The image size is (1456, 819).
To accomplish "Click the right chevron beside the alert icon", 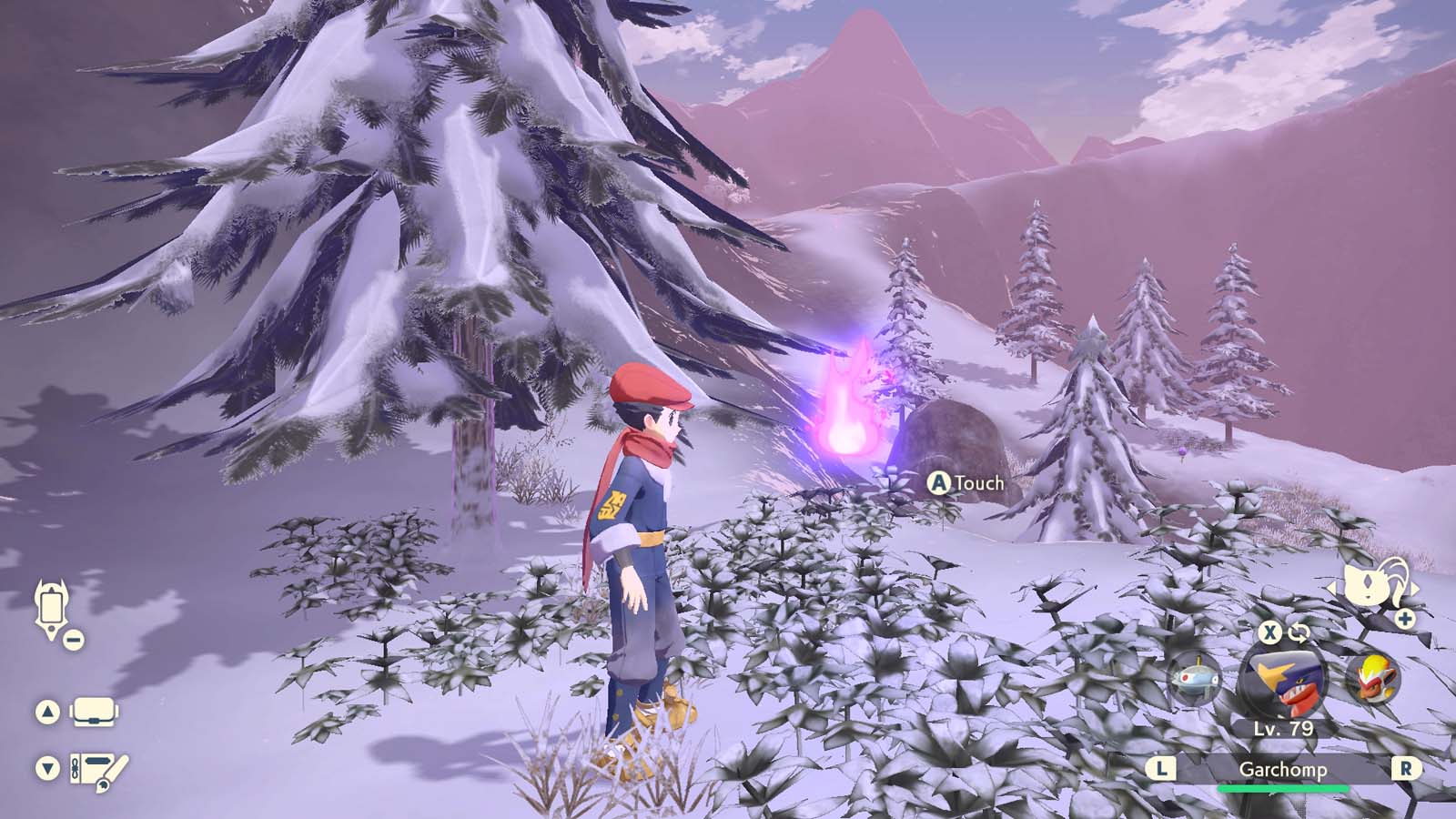I will [x=1414, y=587].
